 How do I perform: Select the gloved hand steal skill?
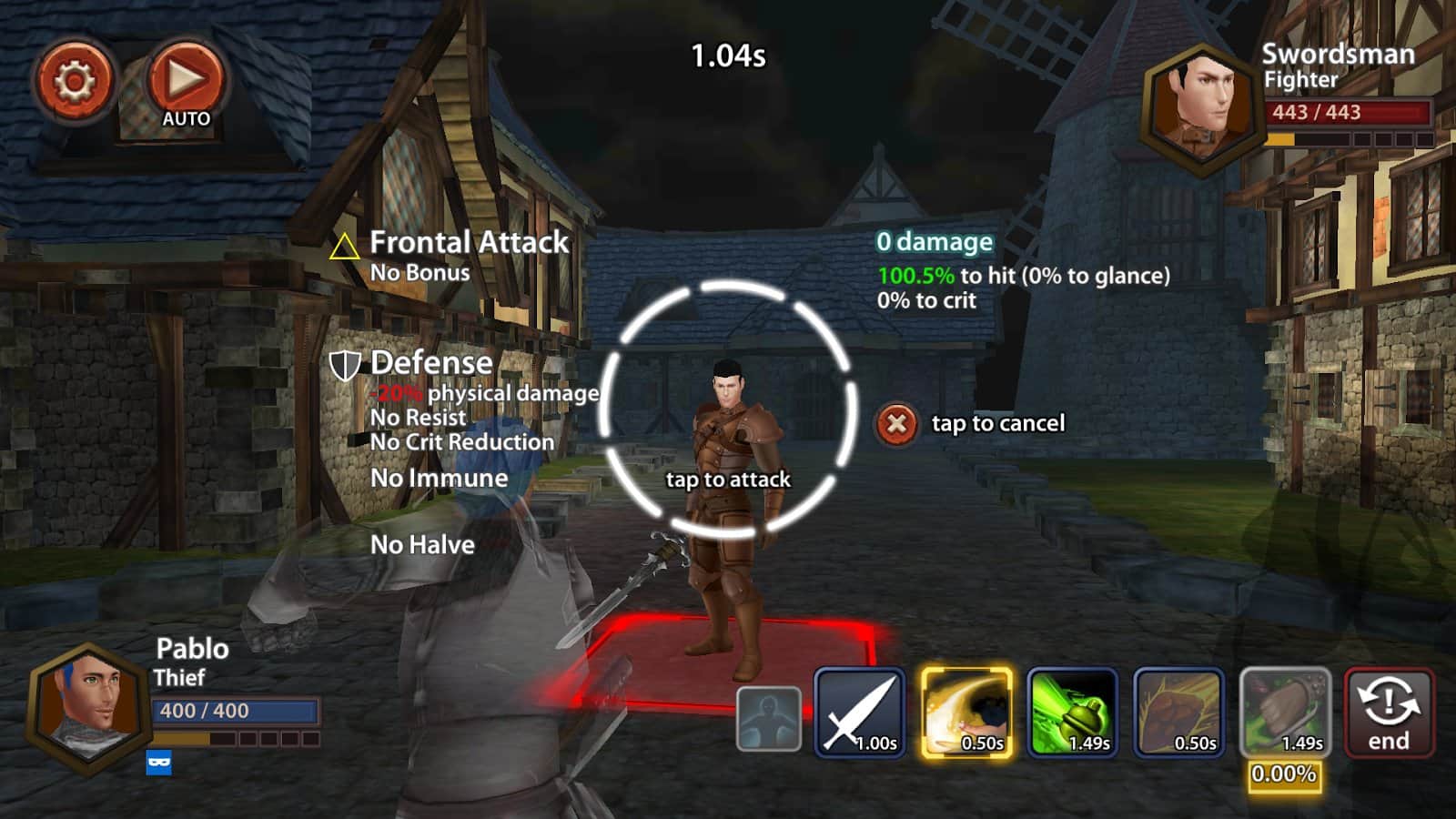(x=1285, y=713)
